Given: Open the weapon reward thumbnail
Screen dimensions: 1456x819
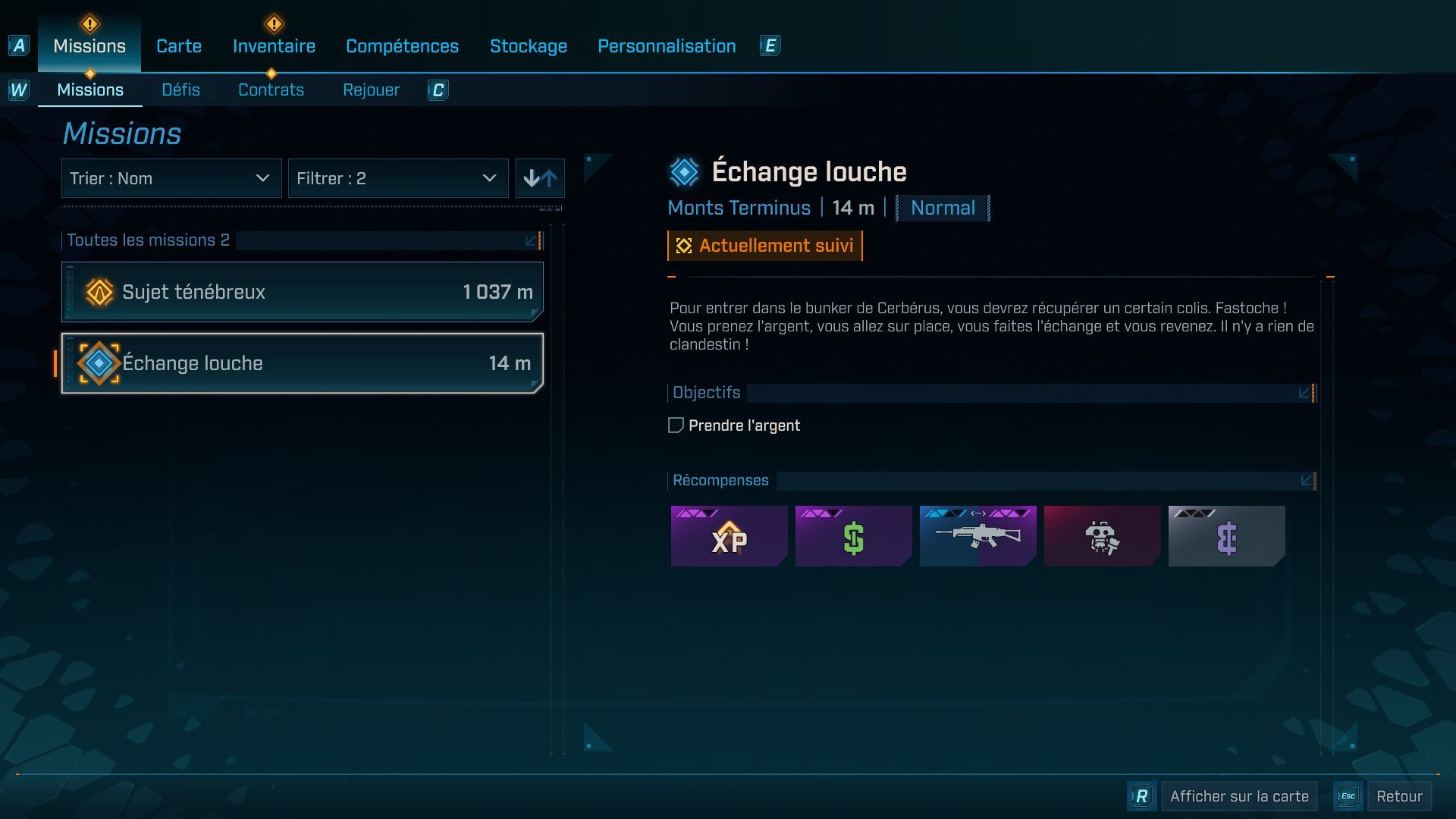Looking at the screenshot, I should point(977,536).
